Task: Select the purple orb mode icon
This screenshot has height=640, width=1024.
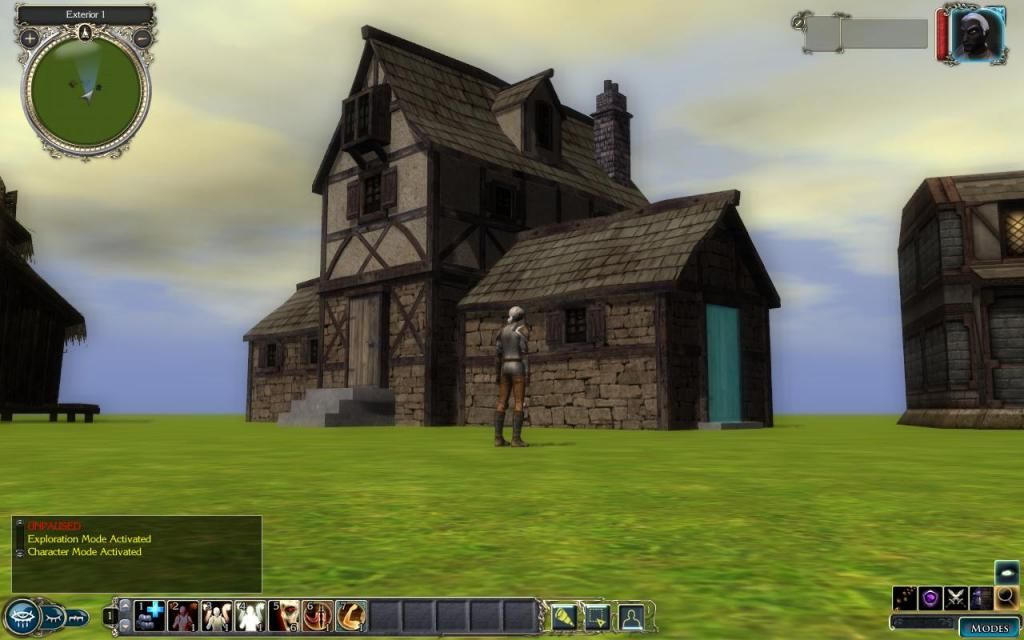Action: tap(931, 598)
